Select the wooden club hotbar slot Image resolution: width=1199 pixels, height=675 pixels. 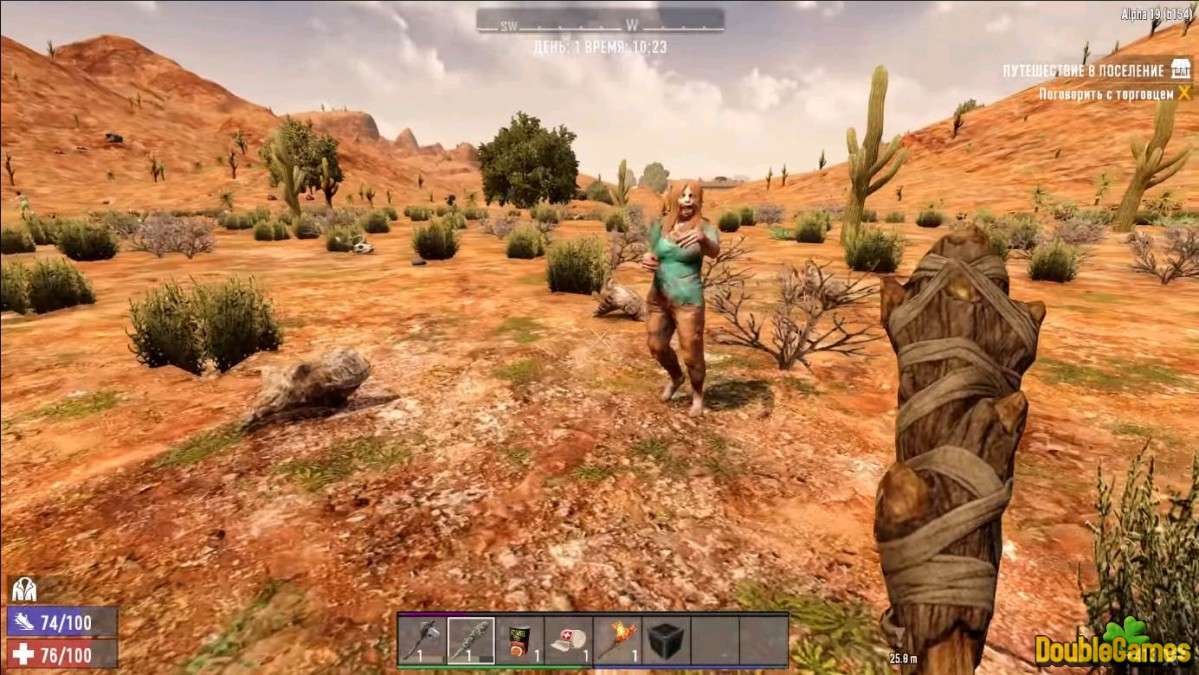[x=470, y=640]
